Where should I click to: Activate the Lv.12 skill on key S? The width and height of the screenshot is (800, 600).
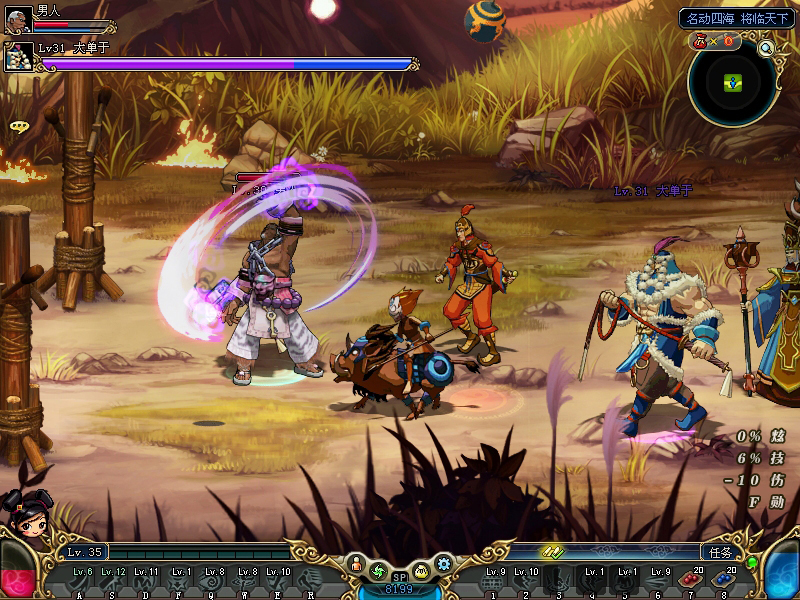[112, 580]
